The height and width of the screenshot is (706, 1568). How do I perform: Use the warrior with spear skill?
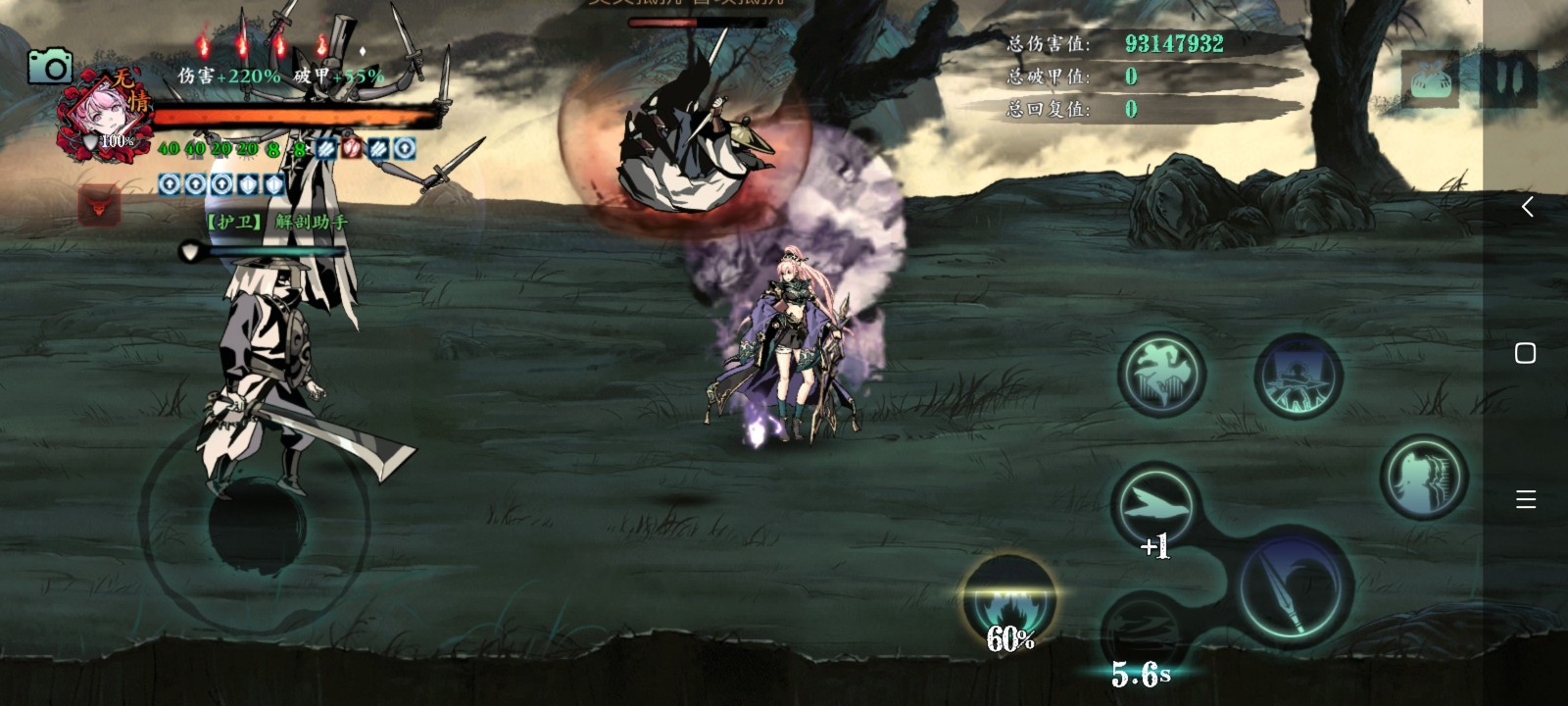click(1298, 376)
